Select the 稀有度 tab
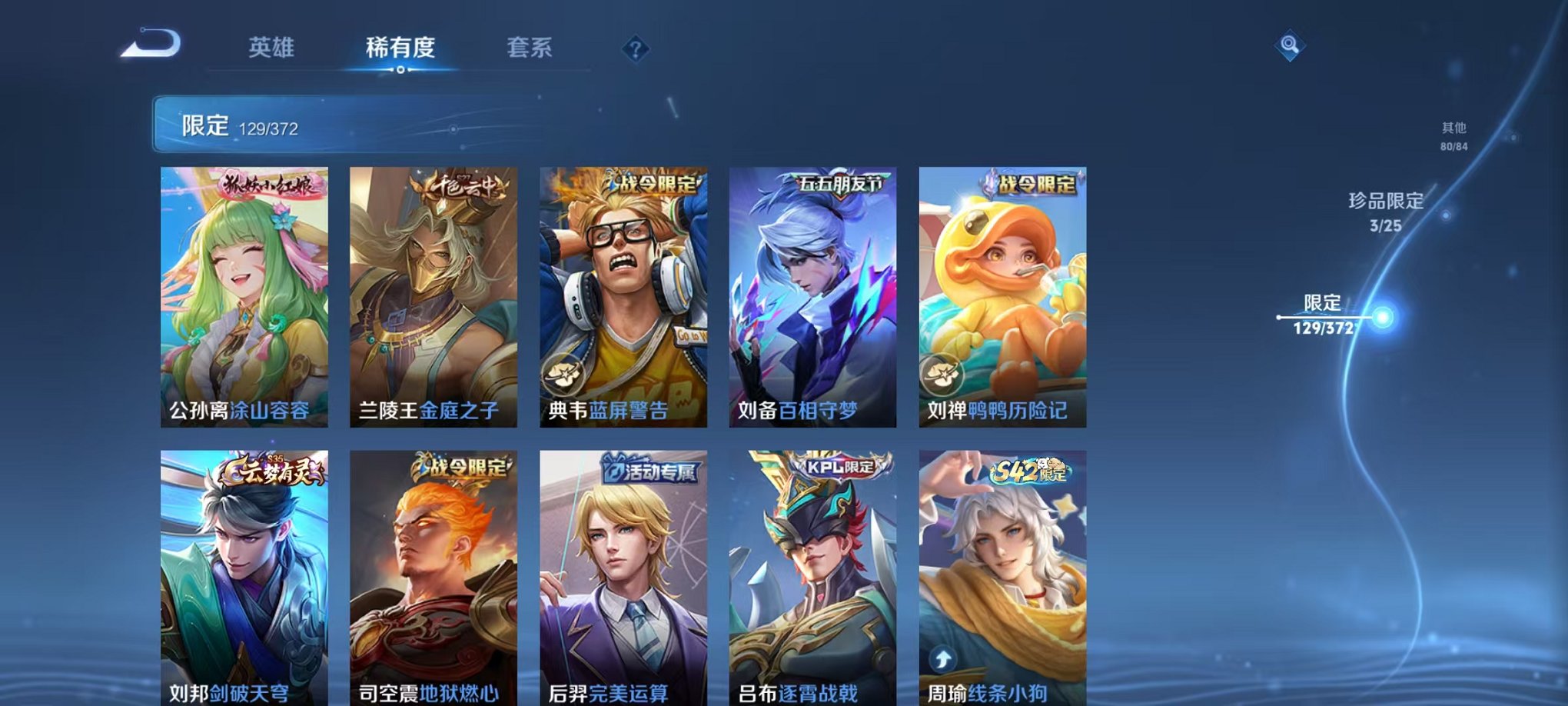Screen dimensions: 1568x706 click(400, 48)
